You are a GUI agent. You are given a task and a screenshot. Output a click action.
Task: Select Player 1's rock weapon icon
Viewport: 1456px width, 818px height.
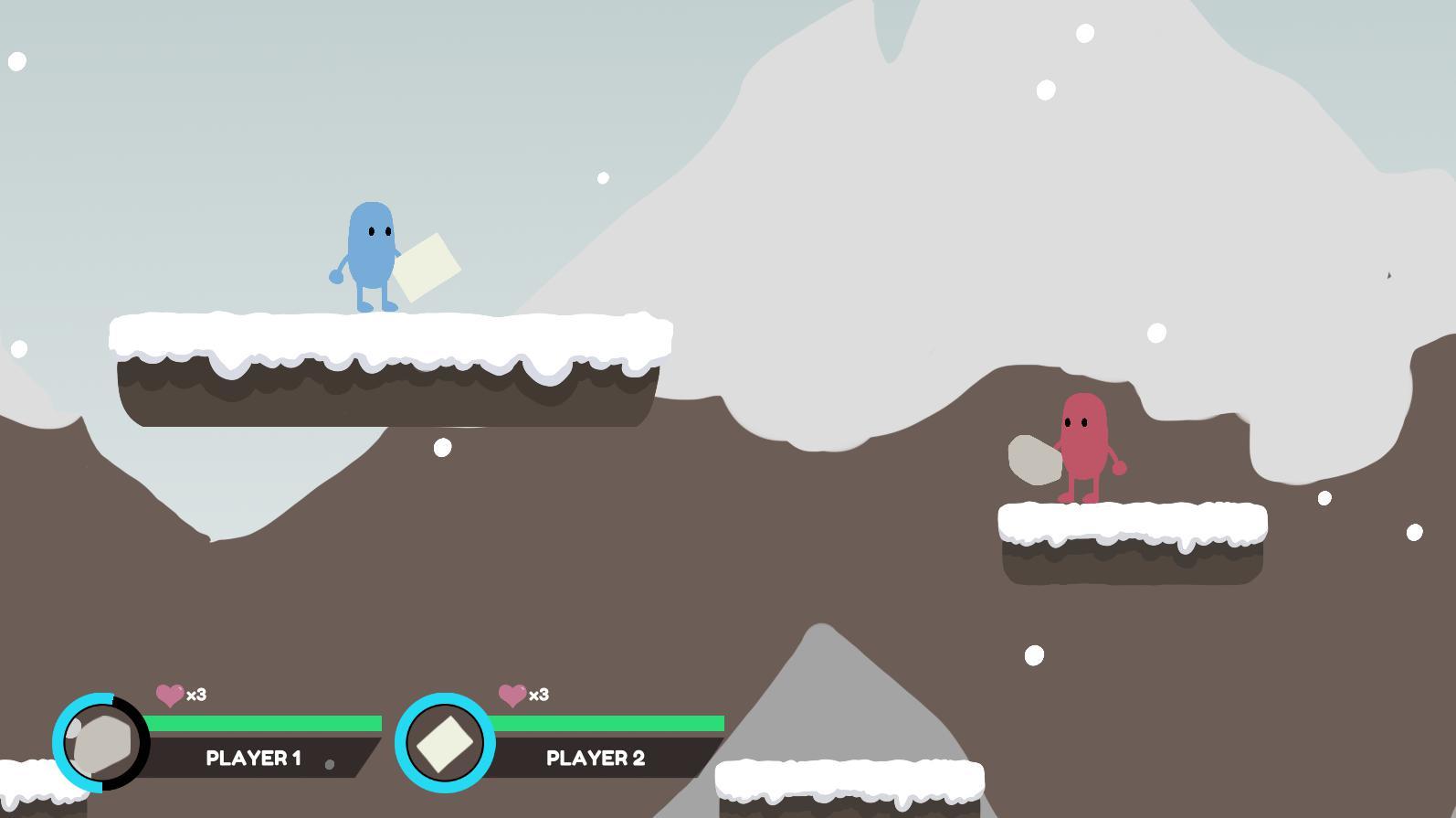[x=100, y=740]
